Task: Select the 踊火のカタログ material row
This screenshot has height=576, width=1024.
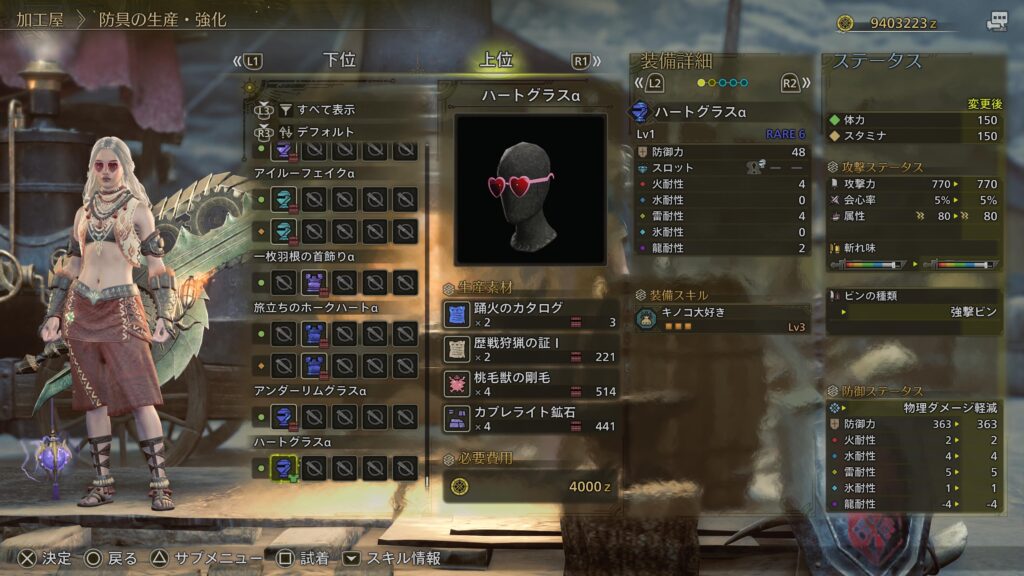Action: tap(531, 314)
